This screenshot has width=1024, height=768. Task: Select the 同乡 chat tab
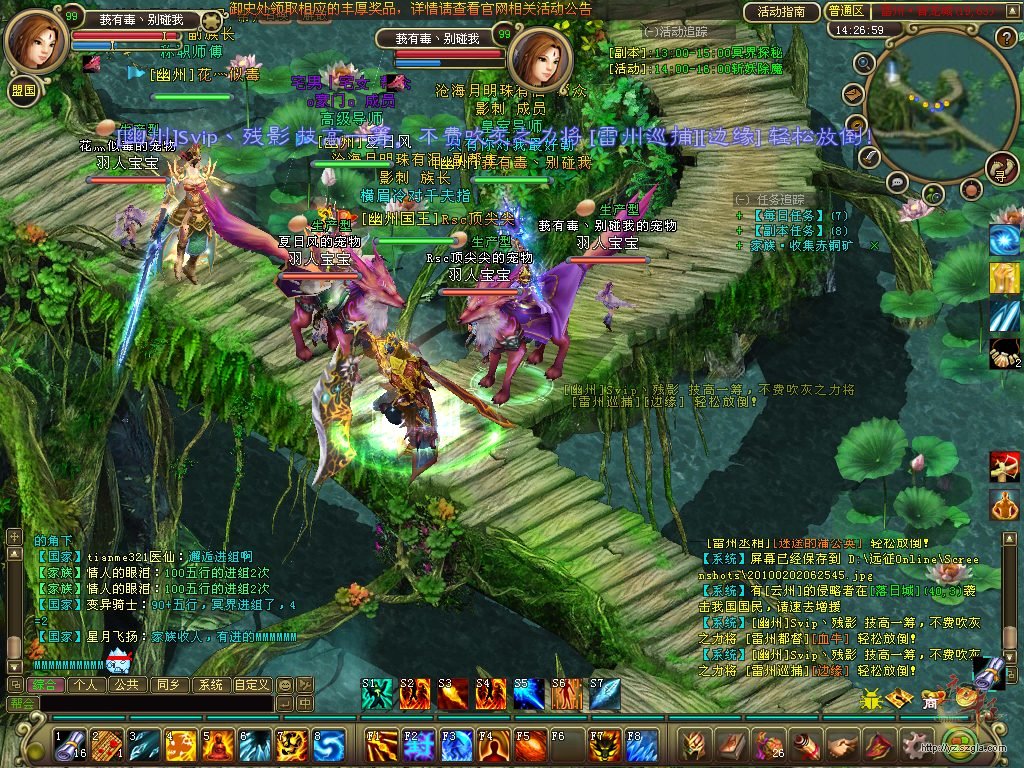coord(167,685)
